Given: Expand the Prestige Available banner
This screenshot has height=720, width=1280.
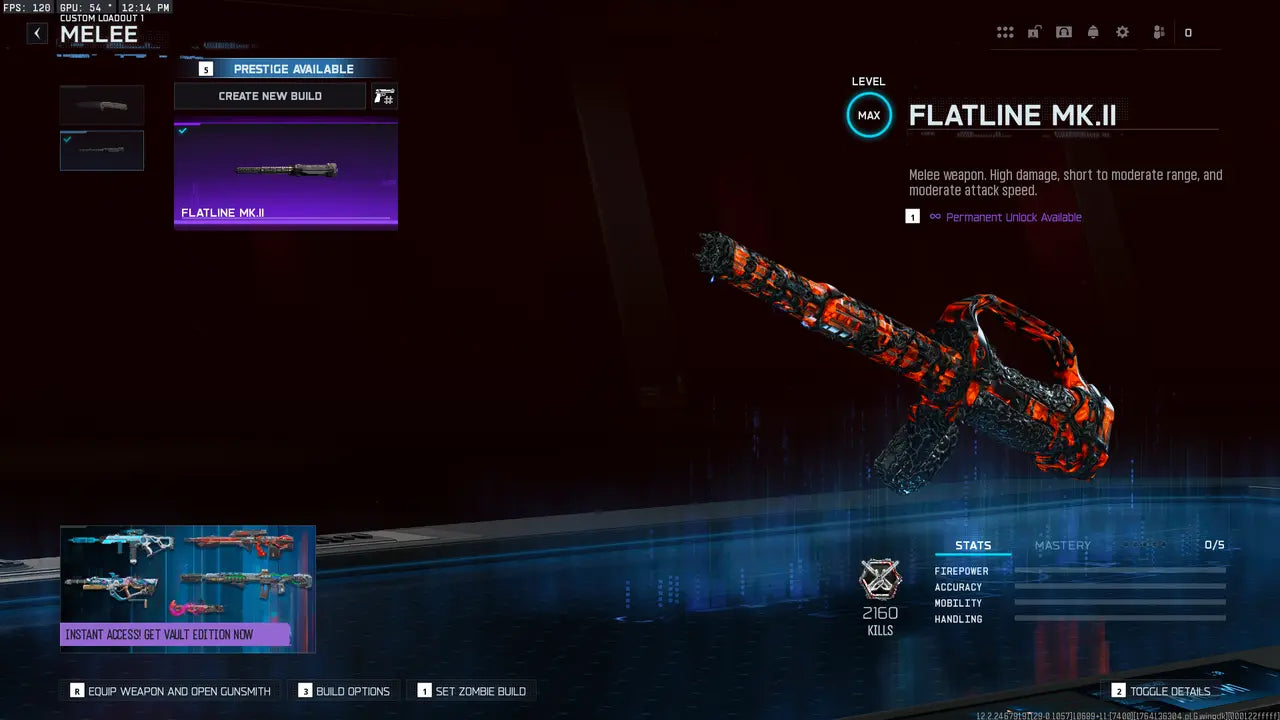Looking at the screenshot, I should (293, 68).
